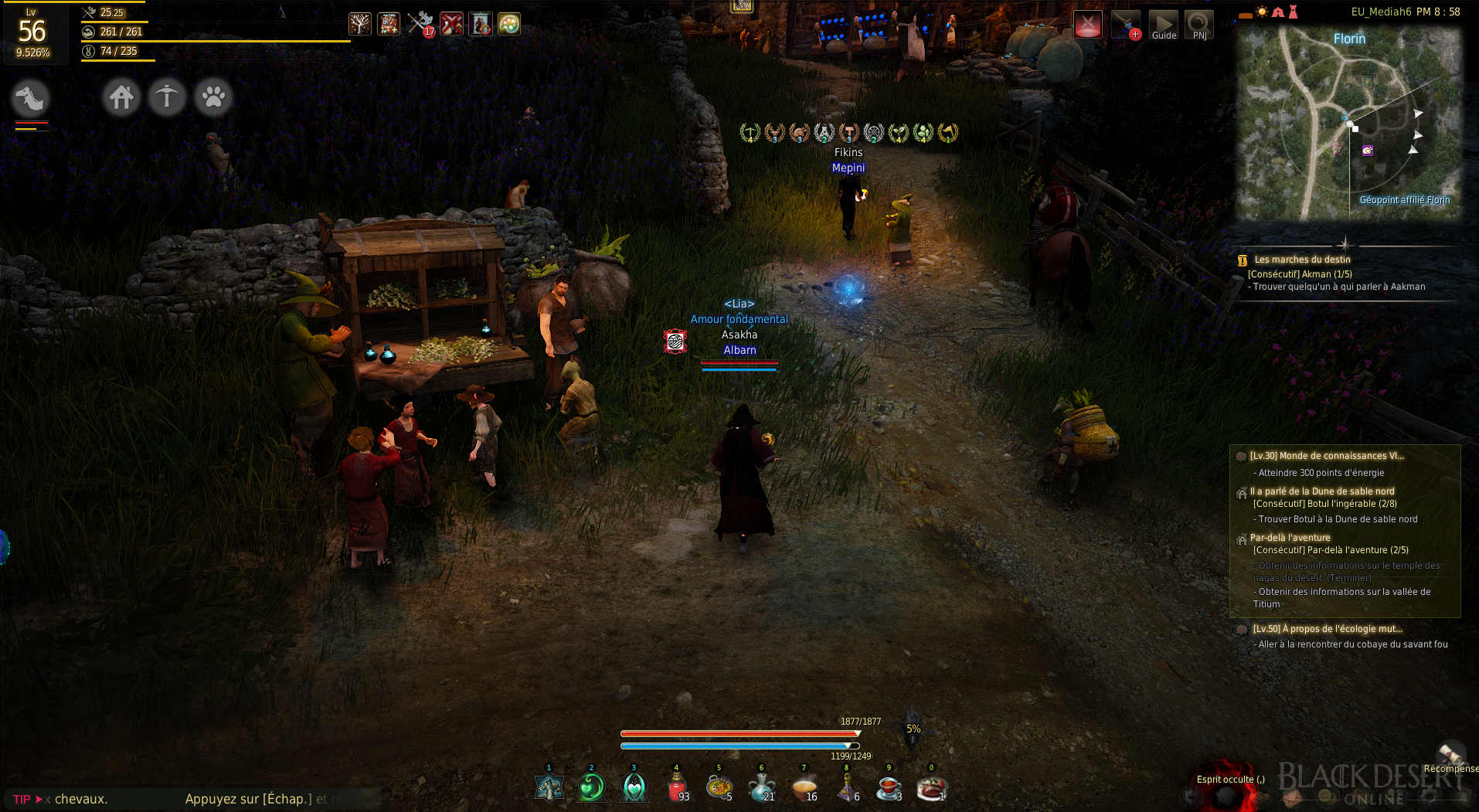Viewport: 1479px width, 812px height.
Task: Open the Les marches du destin quest
Action: click(1302, 260)
